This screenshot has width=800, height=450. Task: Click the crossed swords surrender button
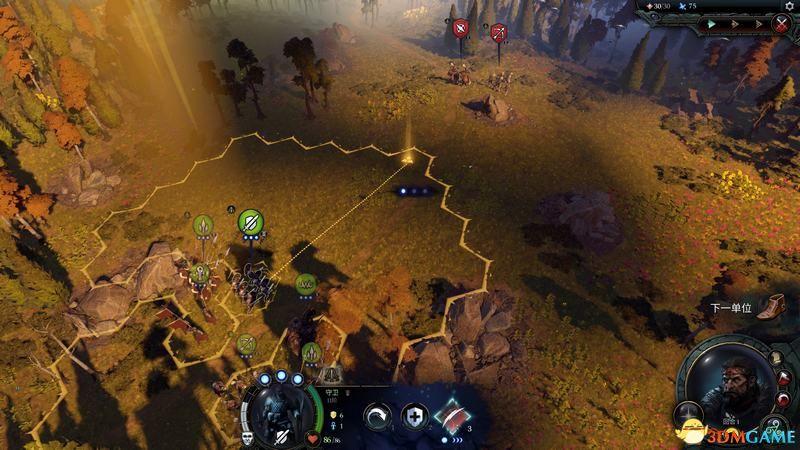tap(781, 24)
